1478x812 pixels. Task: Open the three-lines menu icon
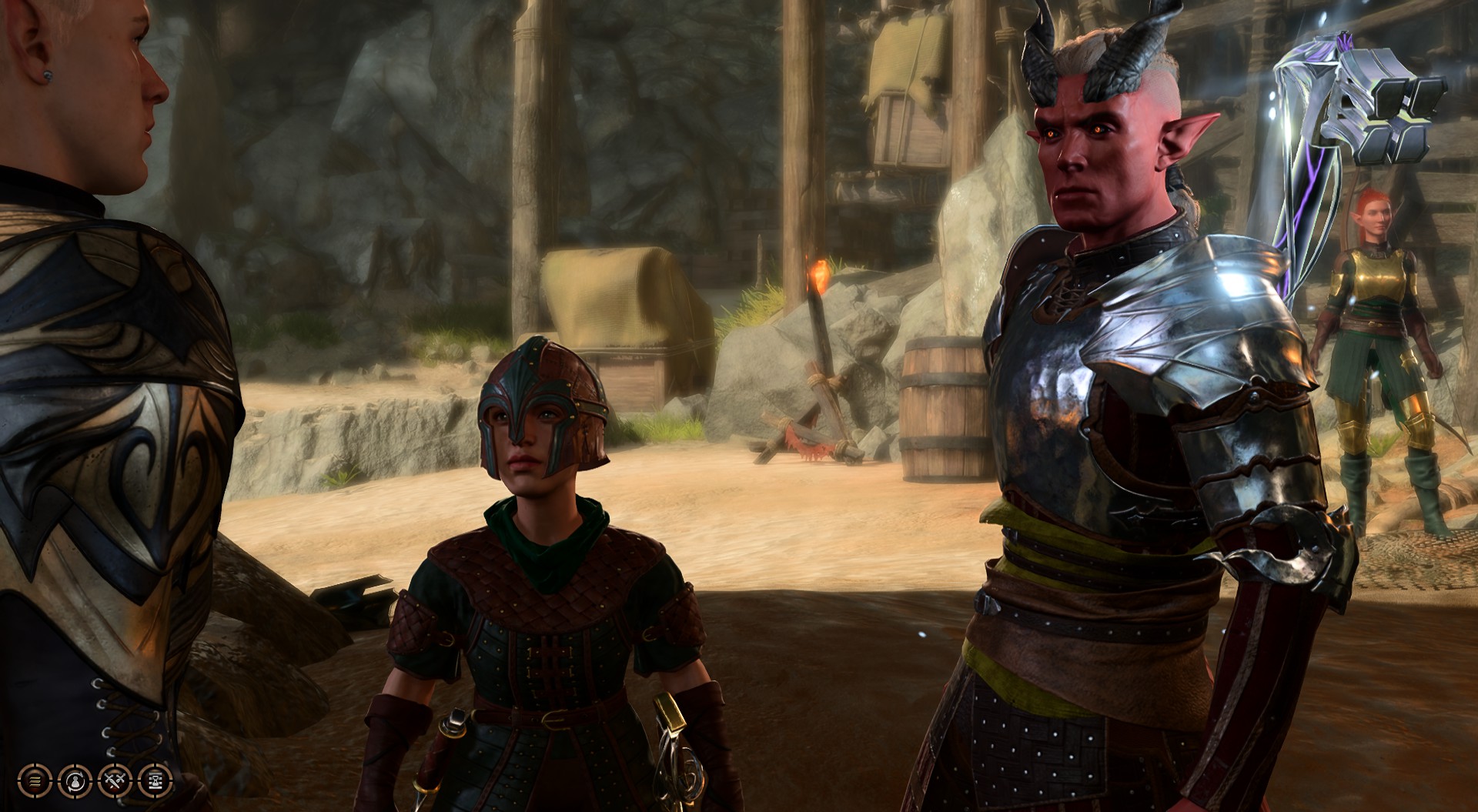tap(34, 780)
